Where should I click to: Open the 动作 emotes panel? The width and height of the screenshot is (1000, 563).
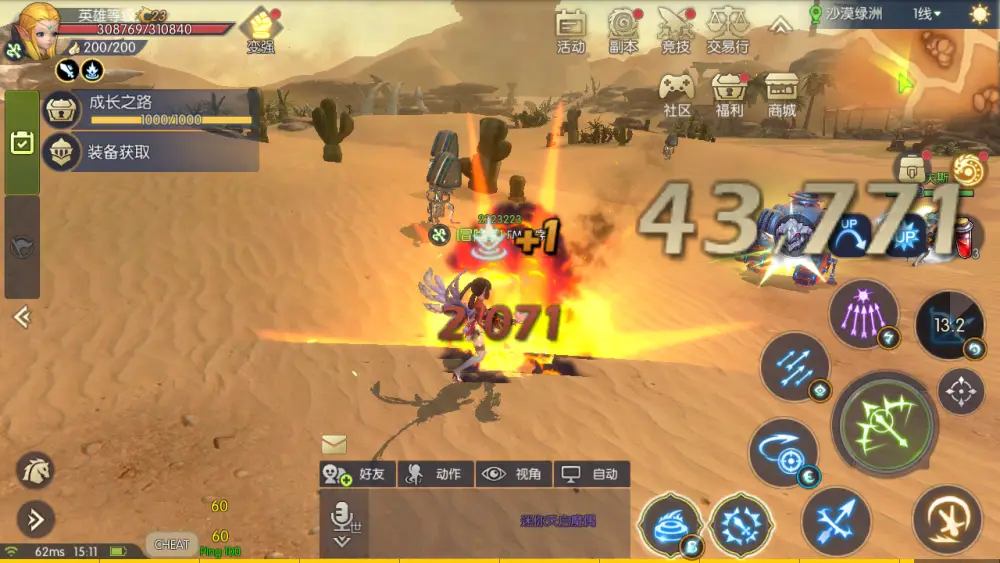click(436, 474)
